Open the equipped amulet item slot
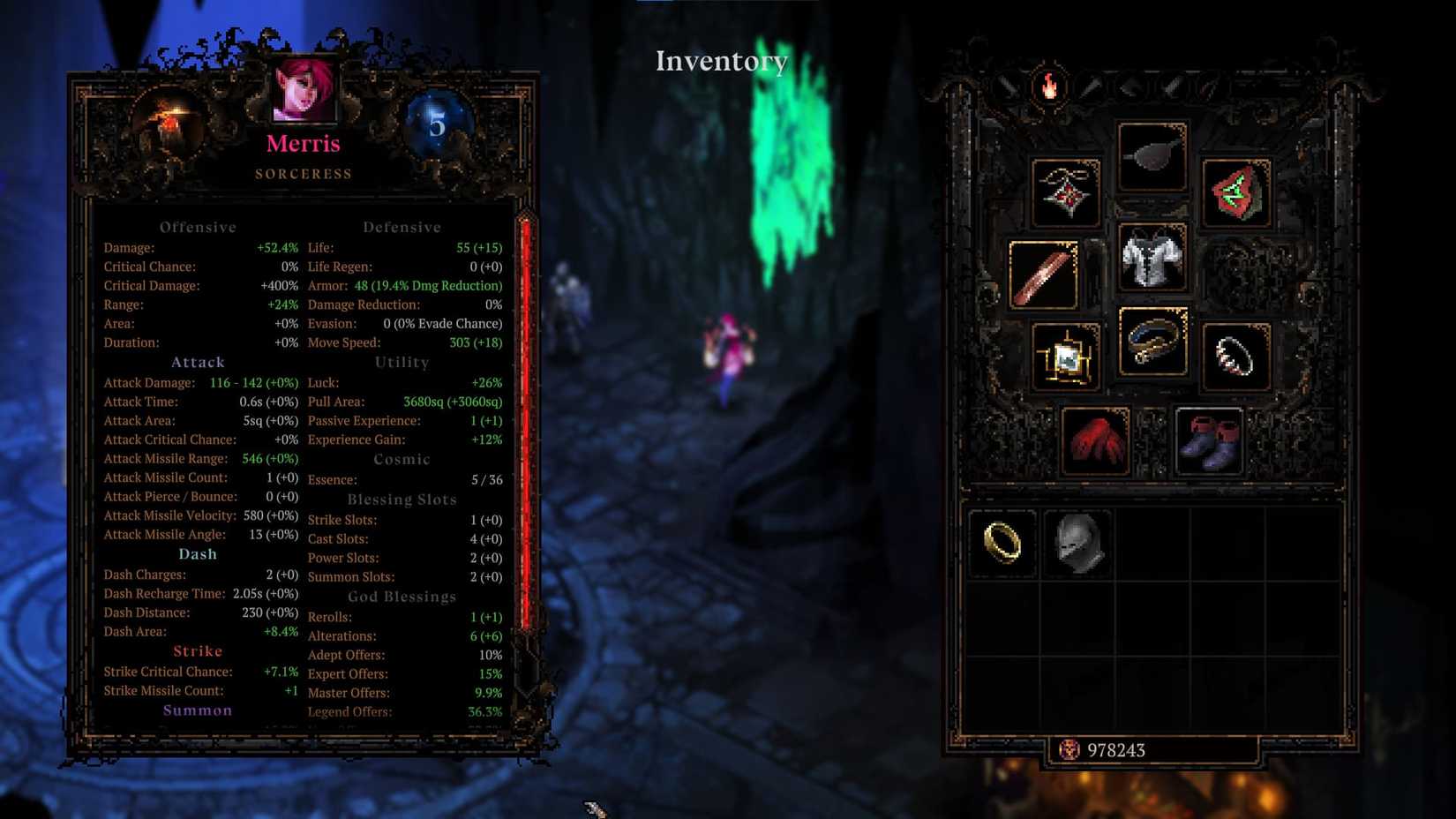The width and height of the screenshot is (1456, 819). [1069, 192]
